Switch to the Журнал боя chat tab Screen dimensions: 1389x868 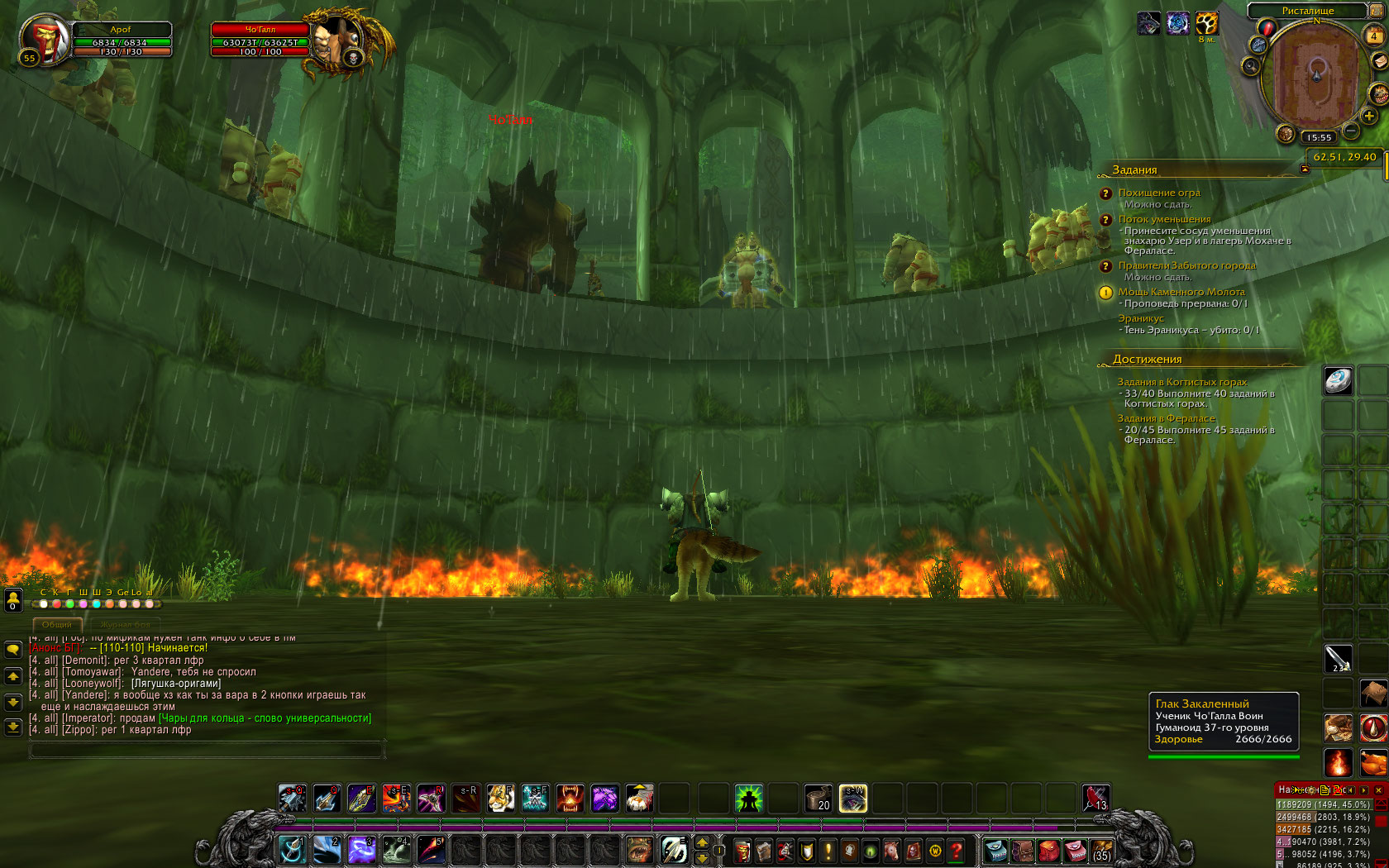(x=126, y=625)
